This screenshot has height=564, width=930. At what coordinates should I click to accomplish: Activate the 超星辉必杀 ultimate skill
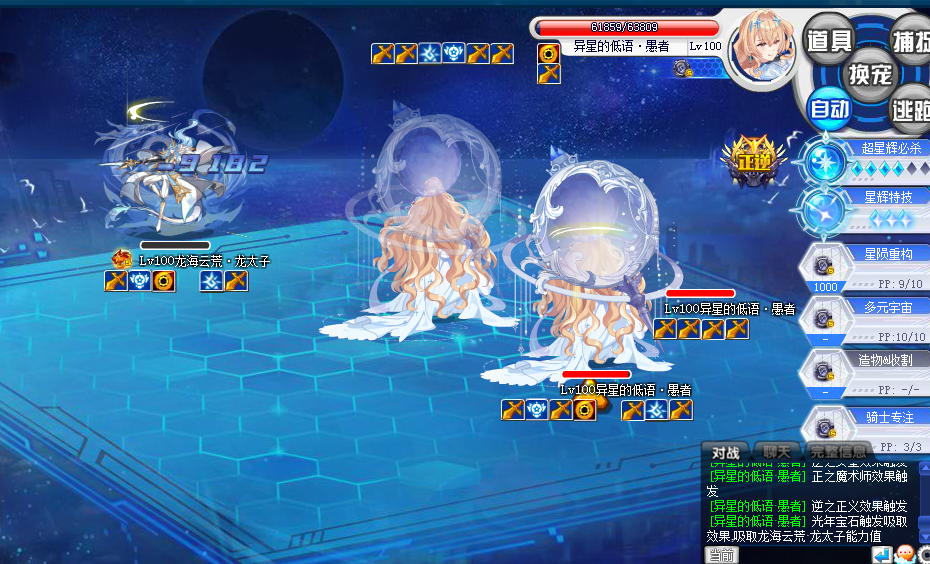pos(827,159)
